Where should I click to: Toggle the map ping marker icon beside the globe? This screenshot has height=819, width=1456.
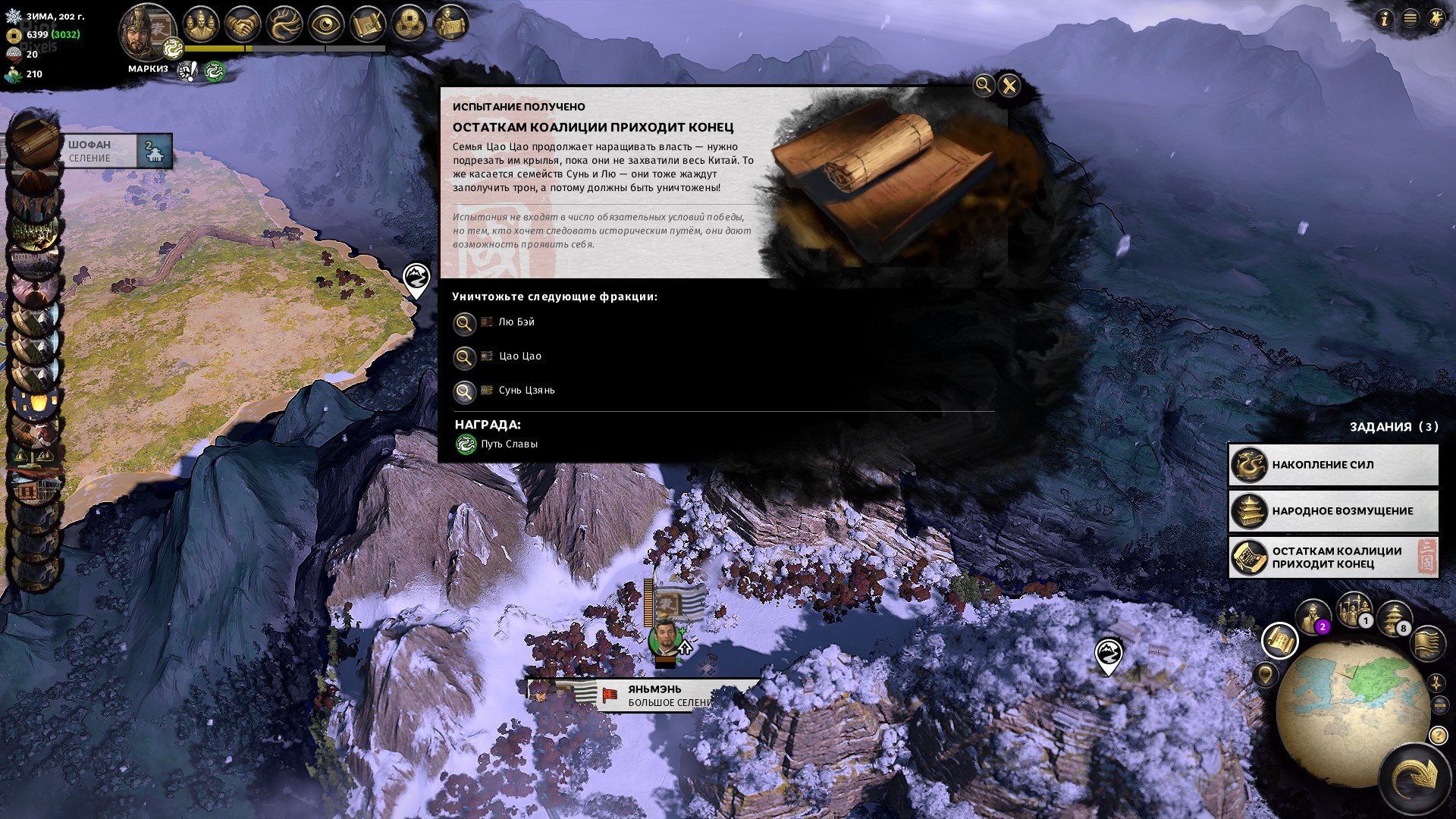[1266, 675]
